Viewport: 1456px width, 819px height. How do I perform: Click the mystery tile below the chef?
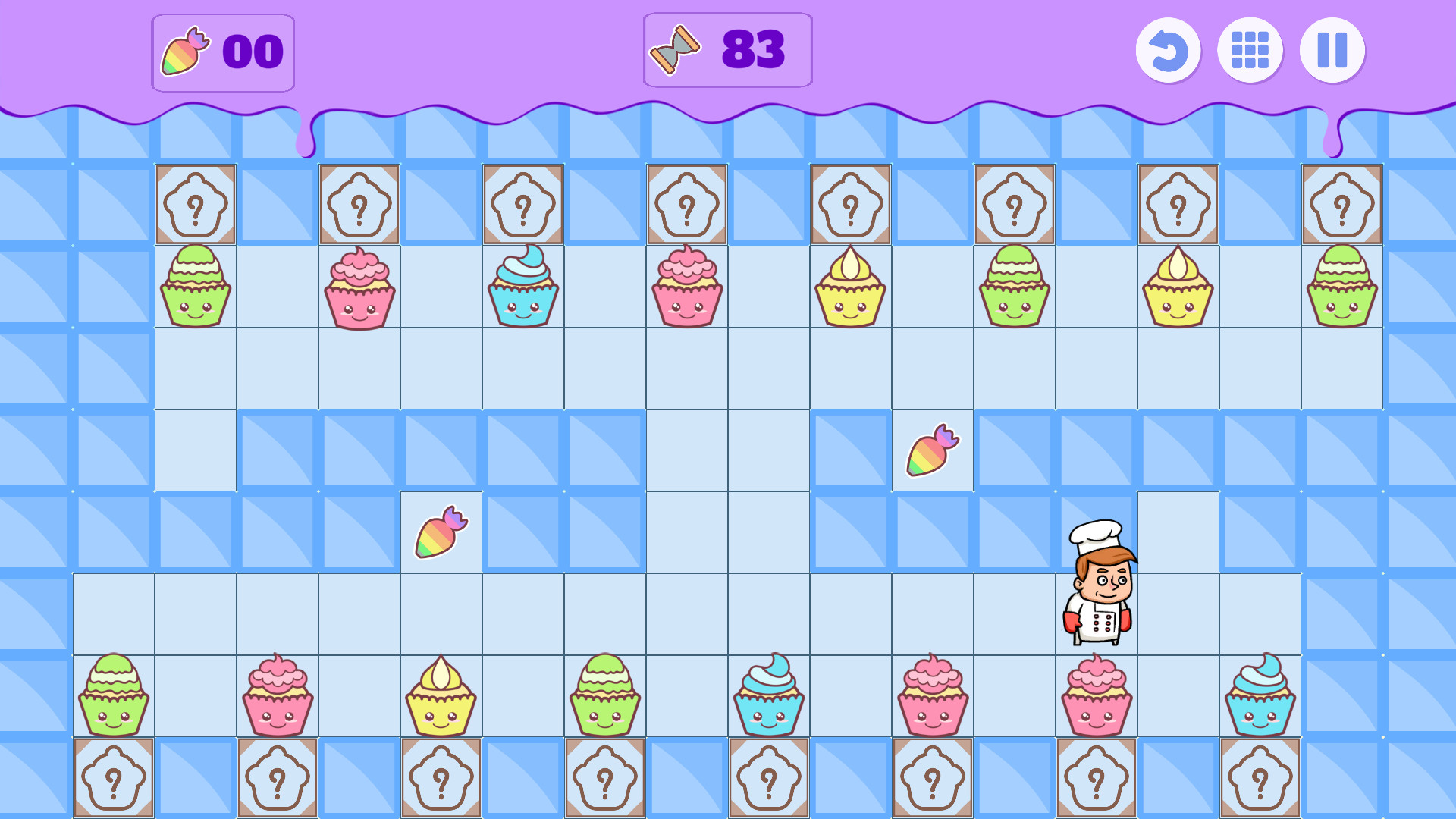click(x=1097, y=778)
